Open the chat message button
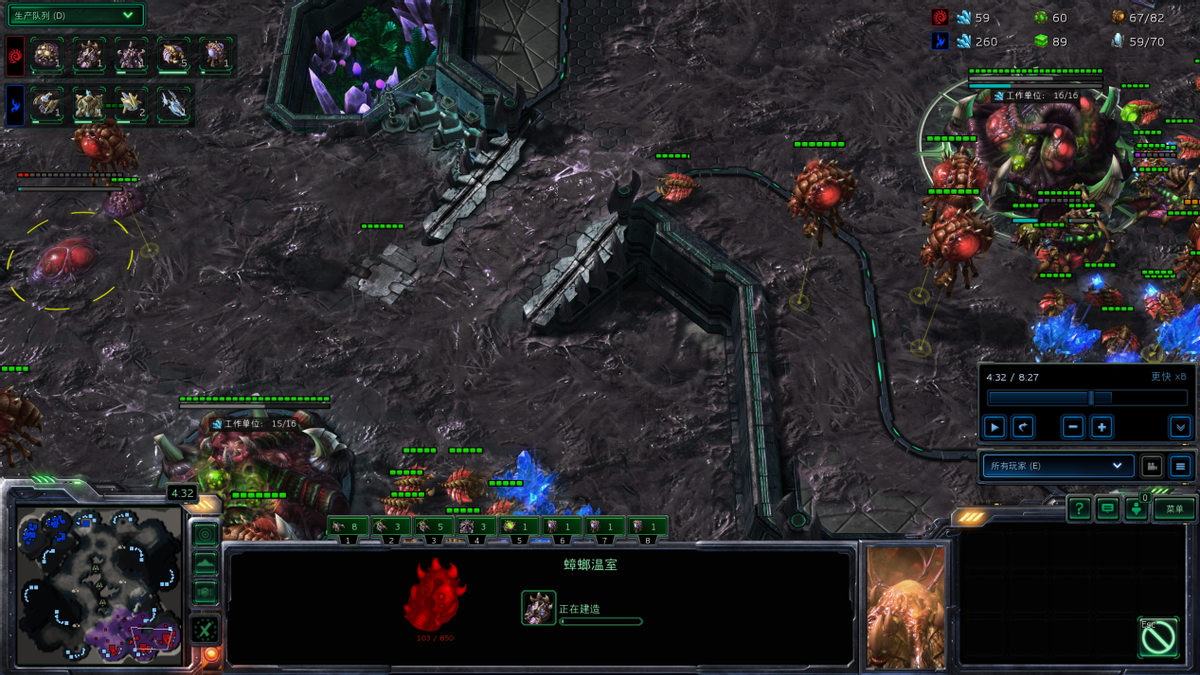 point(1107,509)
